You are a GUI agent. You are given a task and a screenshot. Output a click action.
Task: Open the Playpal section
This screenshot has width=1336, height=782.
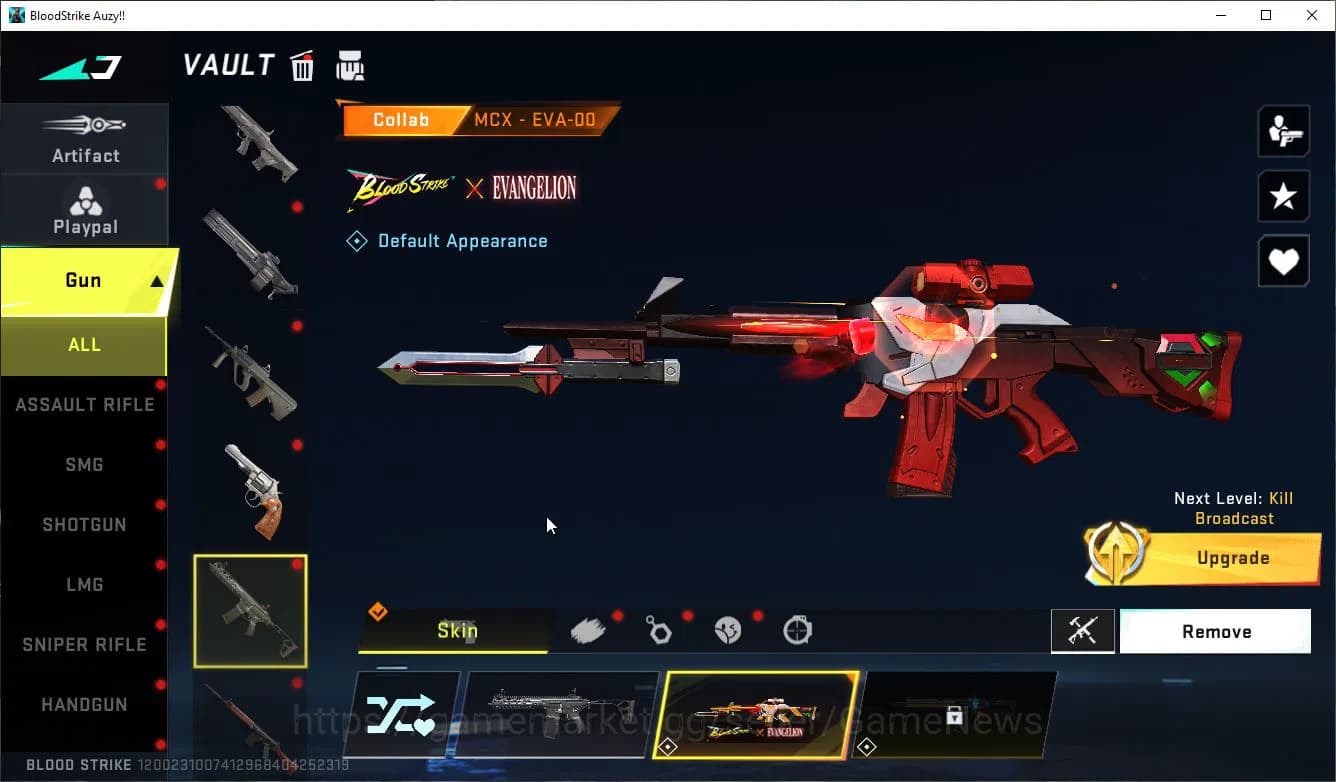(85, 210)
